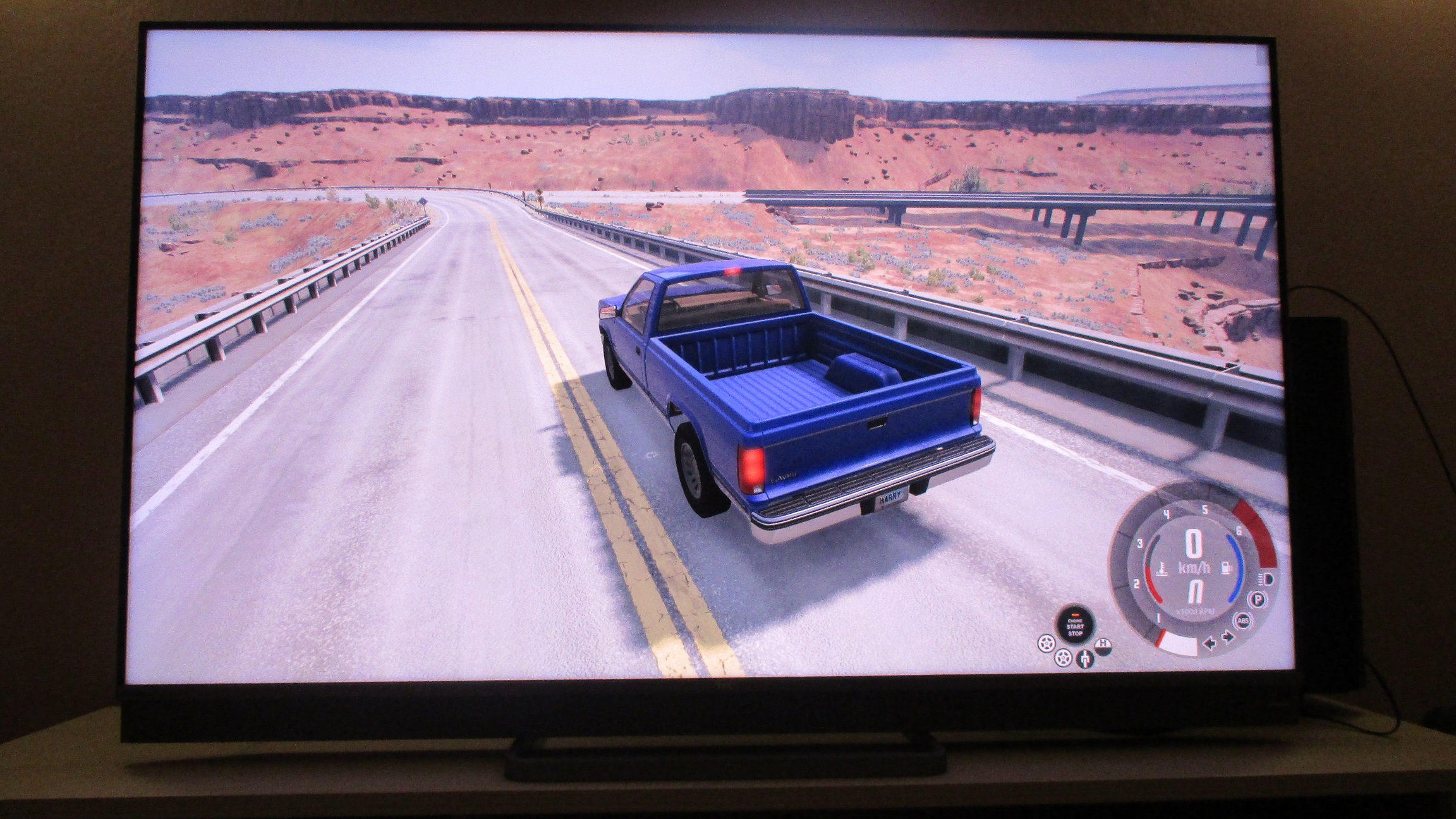
Task: Click the left turn signal arrow
Action: 1210,643
